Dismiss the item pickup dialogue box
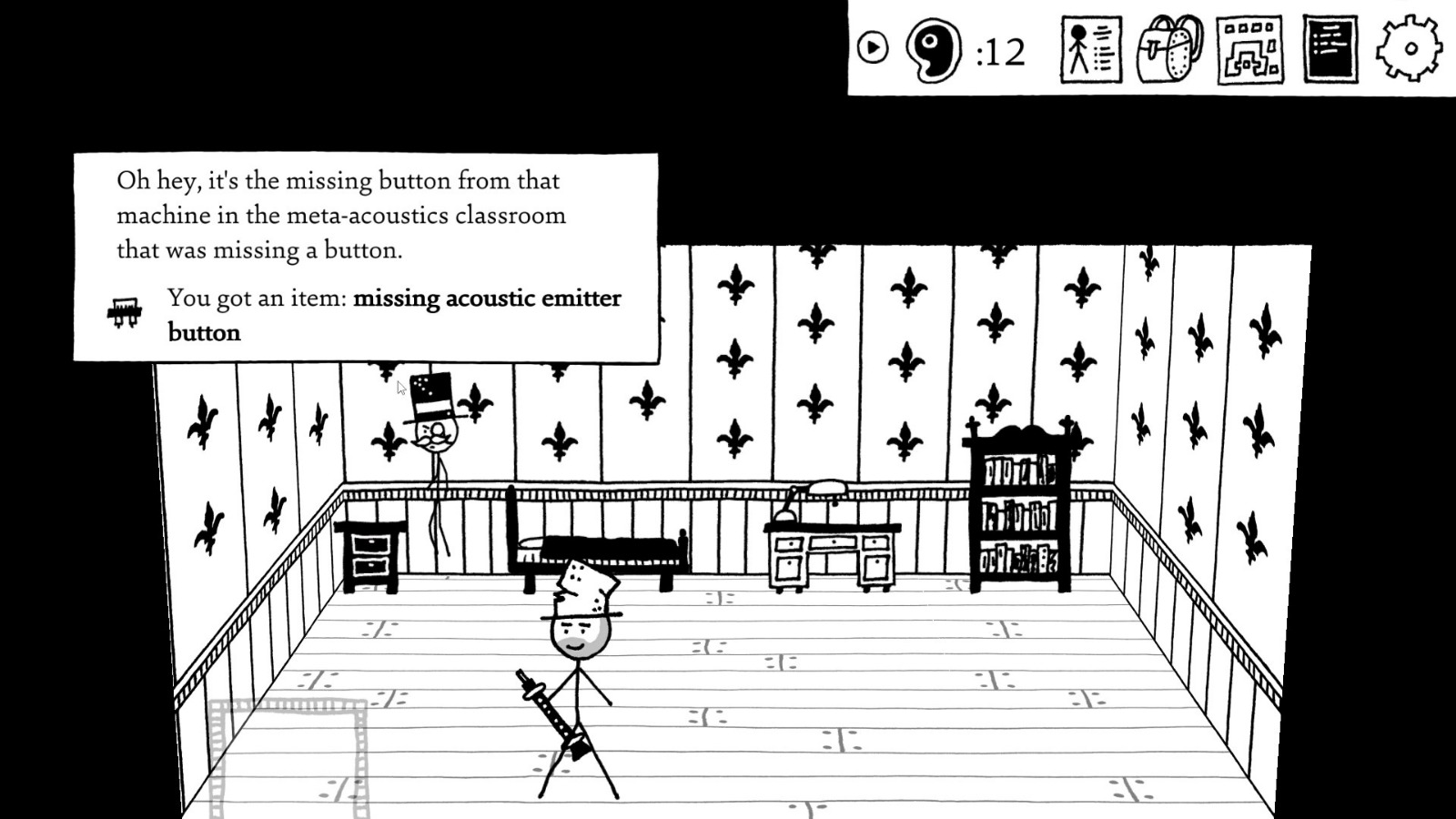This screenshot has width=1456, height=819. [x=364, y=255]
